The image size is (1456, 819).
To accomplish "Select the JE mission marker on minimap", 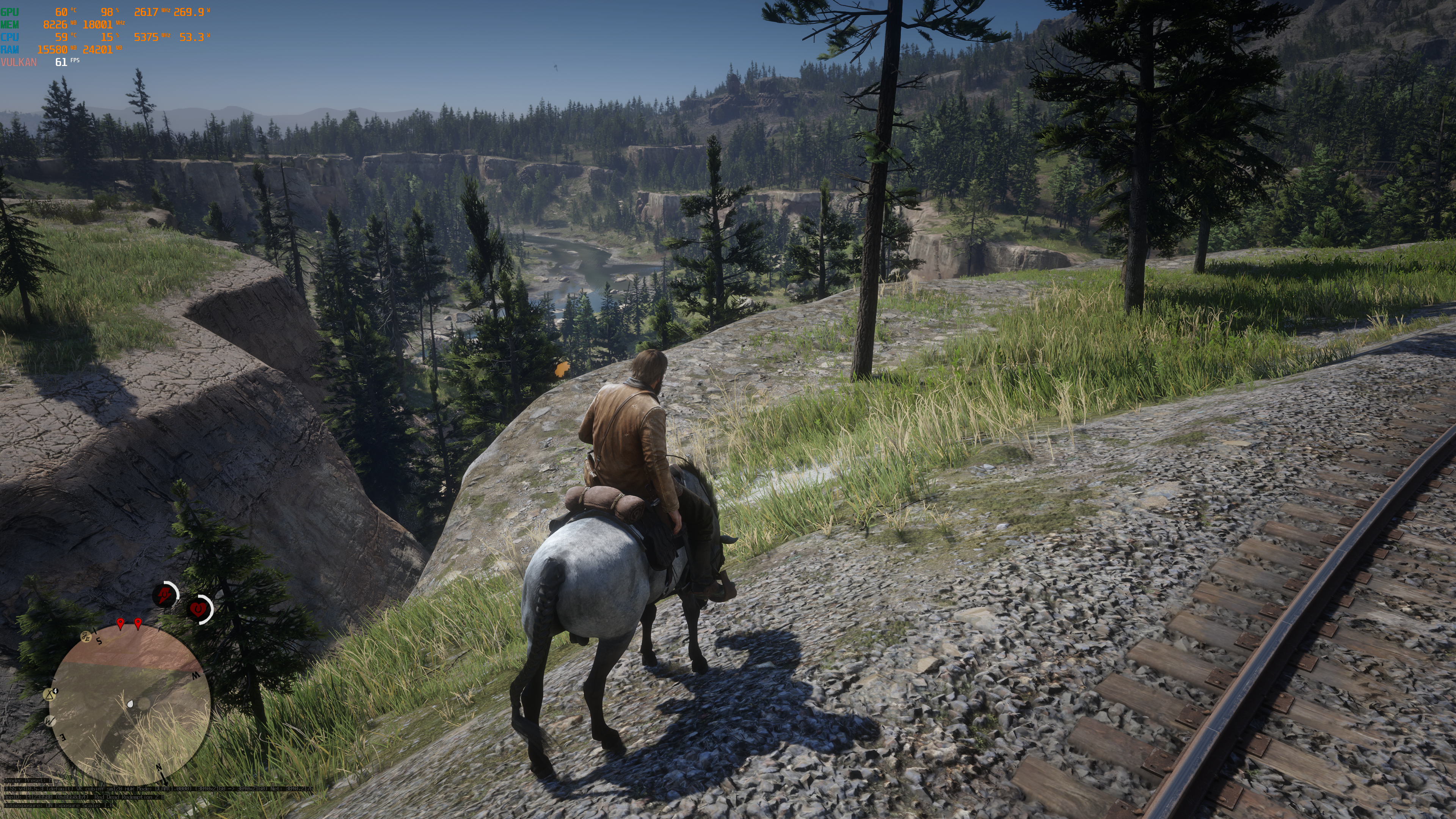I will [x=86, y=637].
